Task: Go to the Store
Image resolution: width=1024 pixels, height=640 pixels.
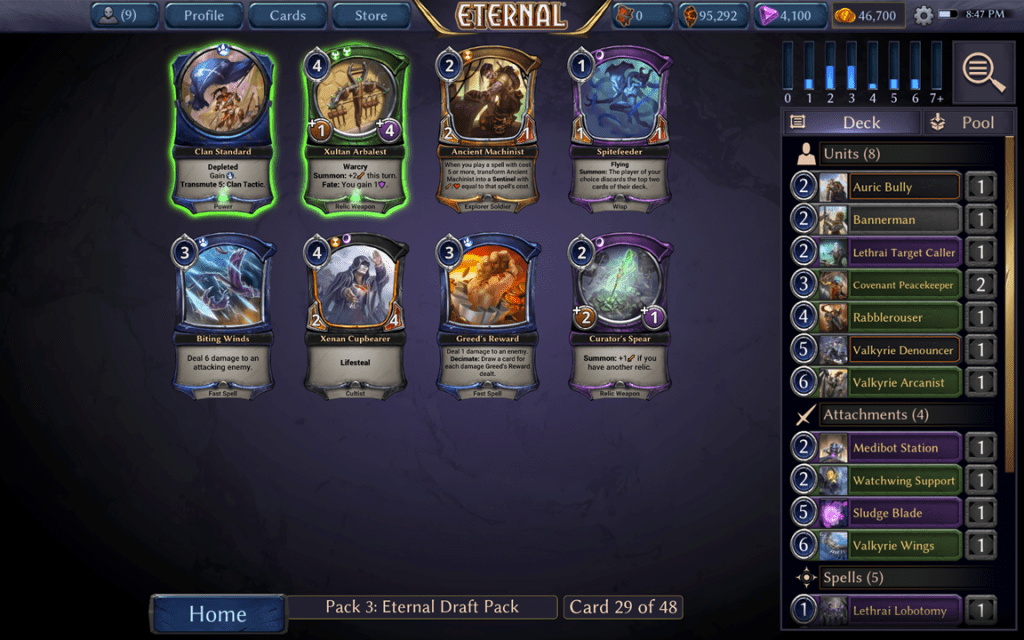Action: pyautogui.click(x=371, y=15)
